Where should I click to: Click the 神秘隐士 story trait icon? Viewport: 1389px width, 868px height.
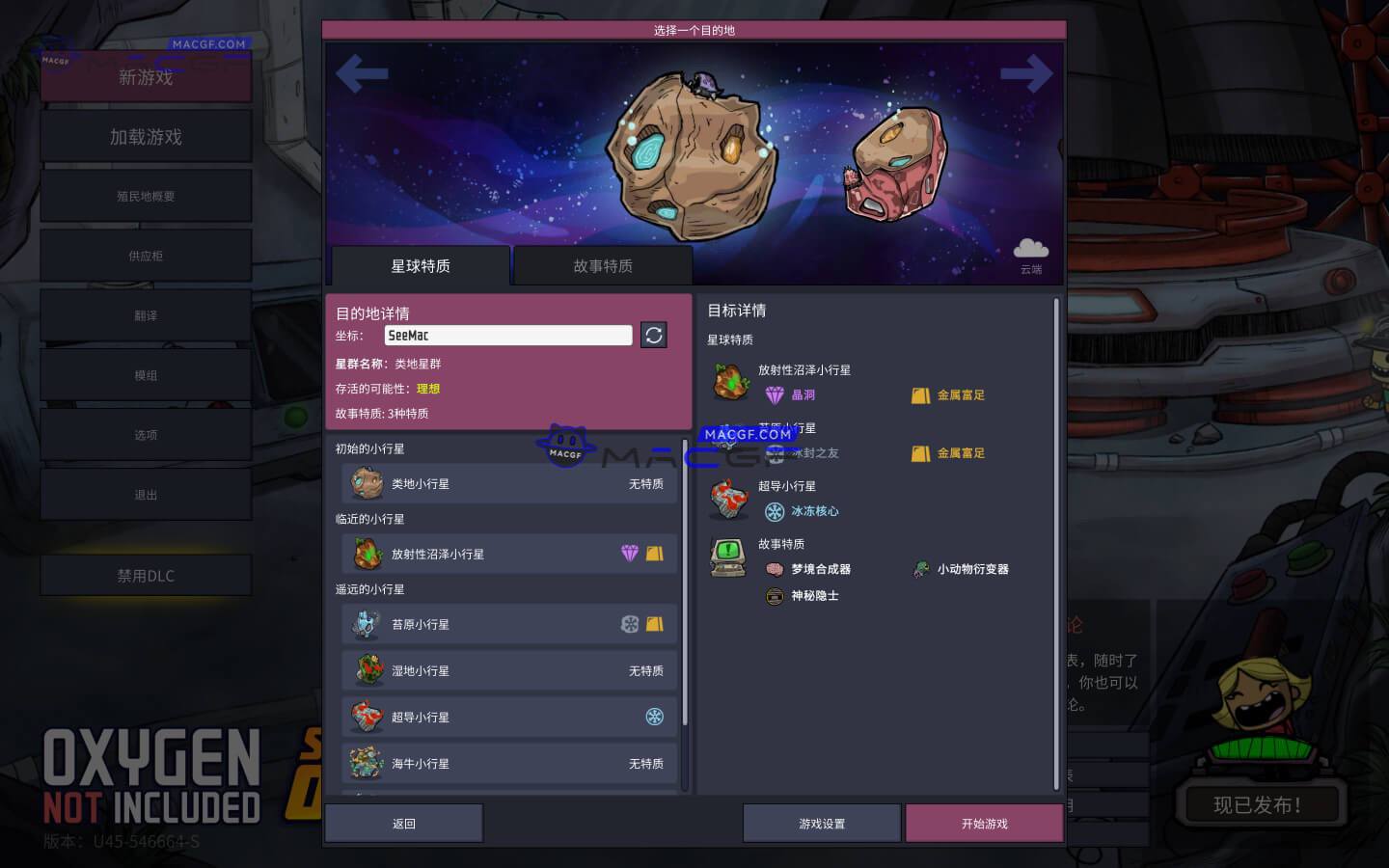pos(774,596)
